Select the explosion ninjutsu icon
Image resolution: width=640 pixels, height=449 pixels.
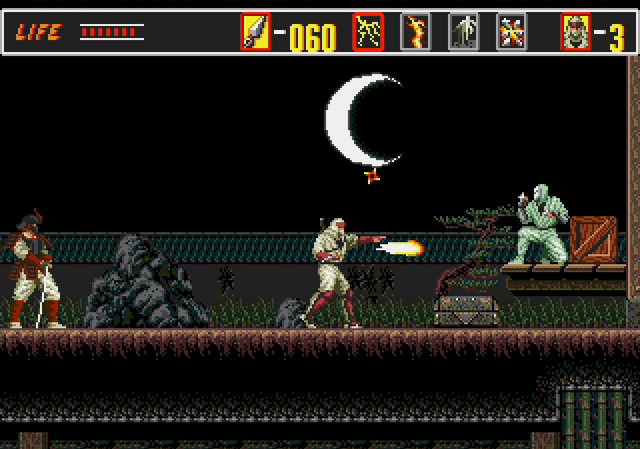coord(511,32)
